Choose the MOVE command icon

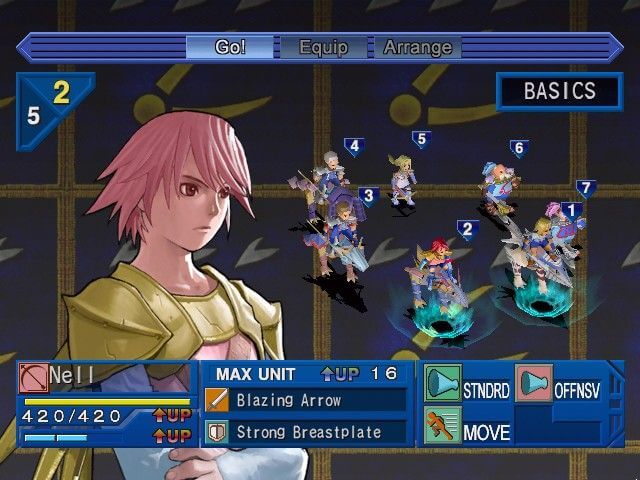(x=442, y=426)
